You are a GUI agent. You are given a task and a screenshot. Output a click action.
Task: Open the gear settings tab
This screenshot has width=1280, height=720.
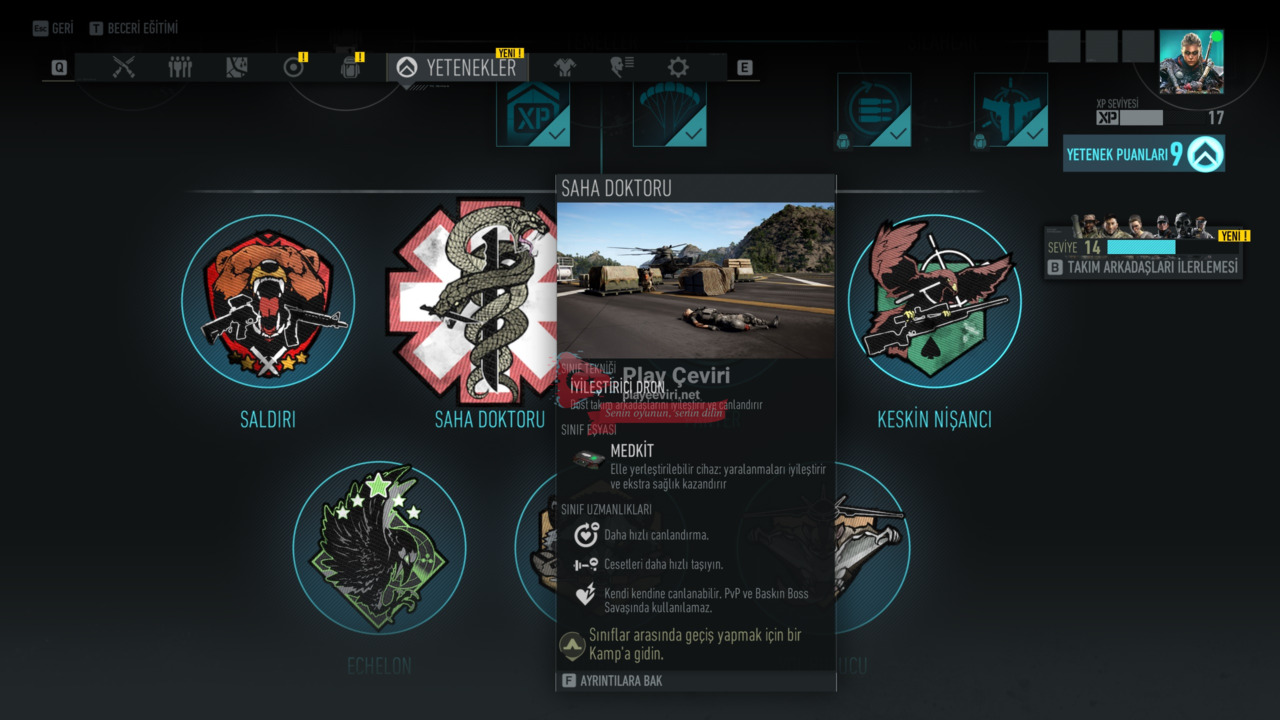pos(678,67)
